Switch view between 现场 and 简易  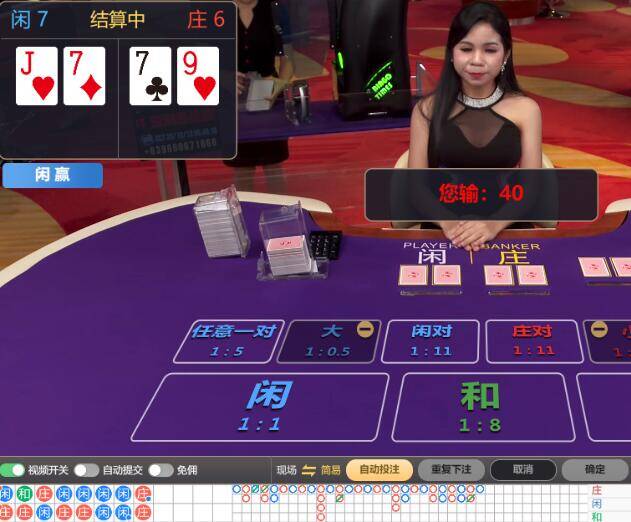point(309,470)
